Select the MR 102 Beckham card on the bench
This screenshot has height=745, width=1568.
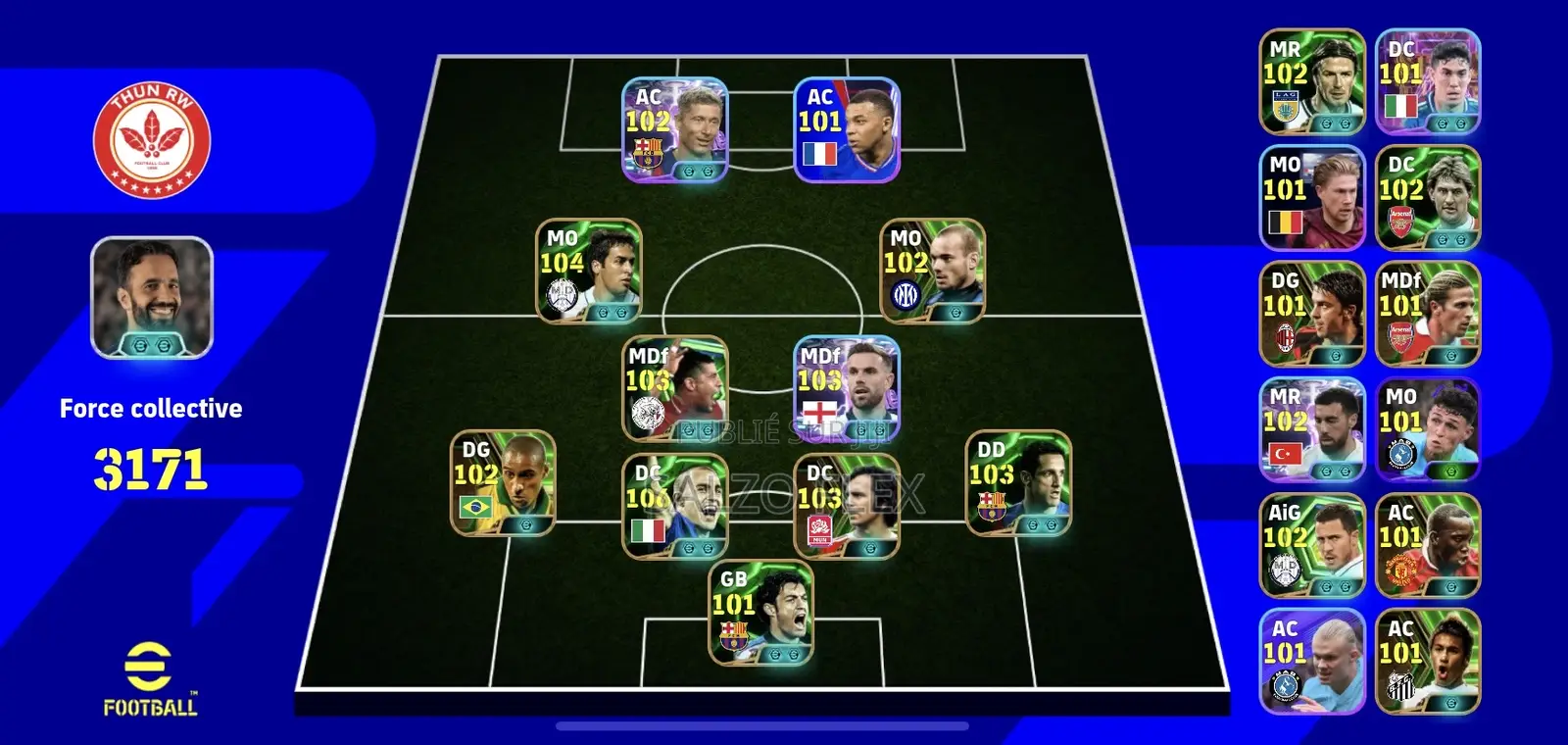(x=1312, y=80)
